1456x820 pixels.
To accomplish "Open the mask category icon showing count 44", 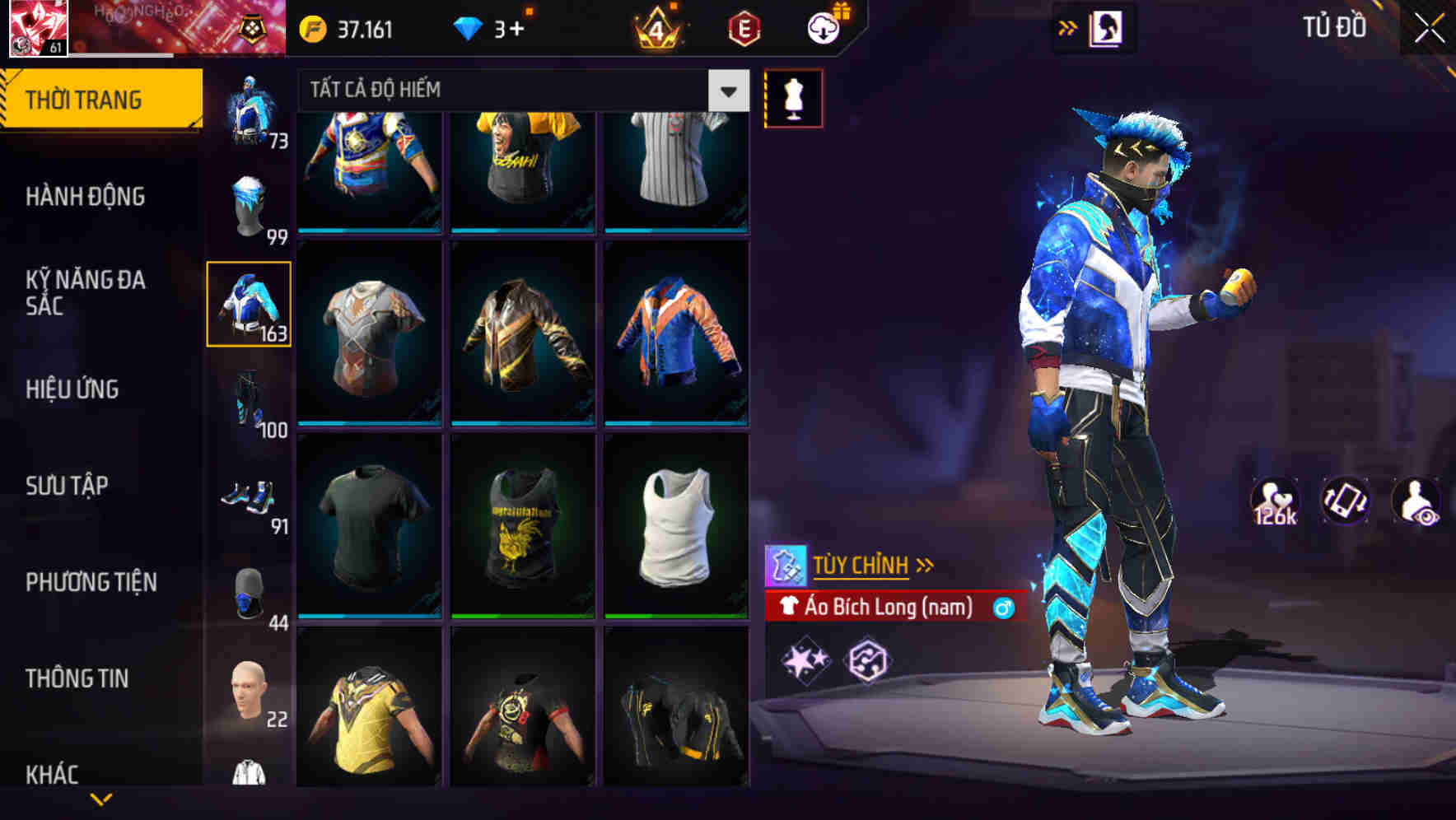I will (248, 594).
